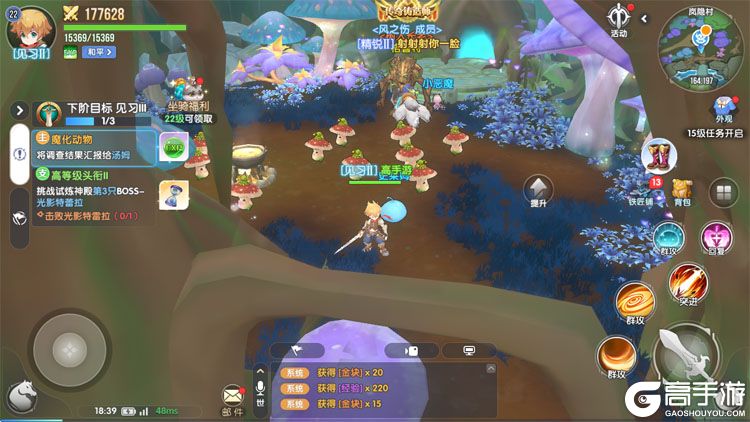Open the 背包 bag inventory
The image size is (750, 422).
coord(682,191)
